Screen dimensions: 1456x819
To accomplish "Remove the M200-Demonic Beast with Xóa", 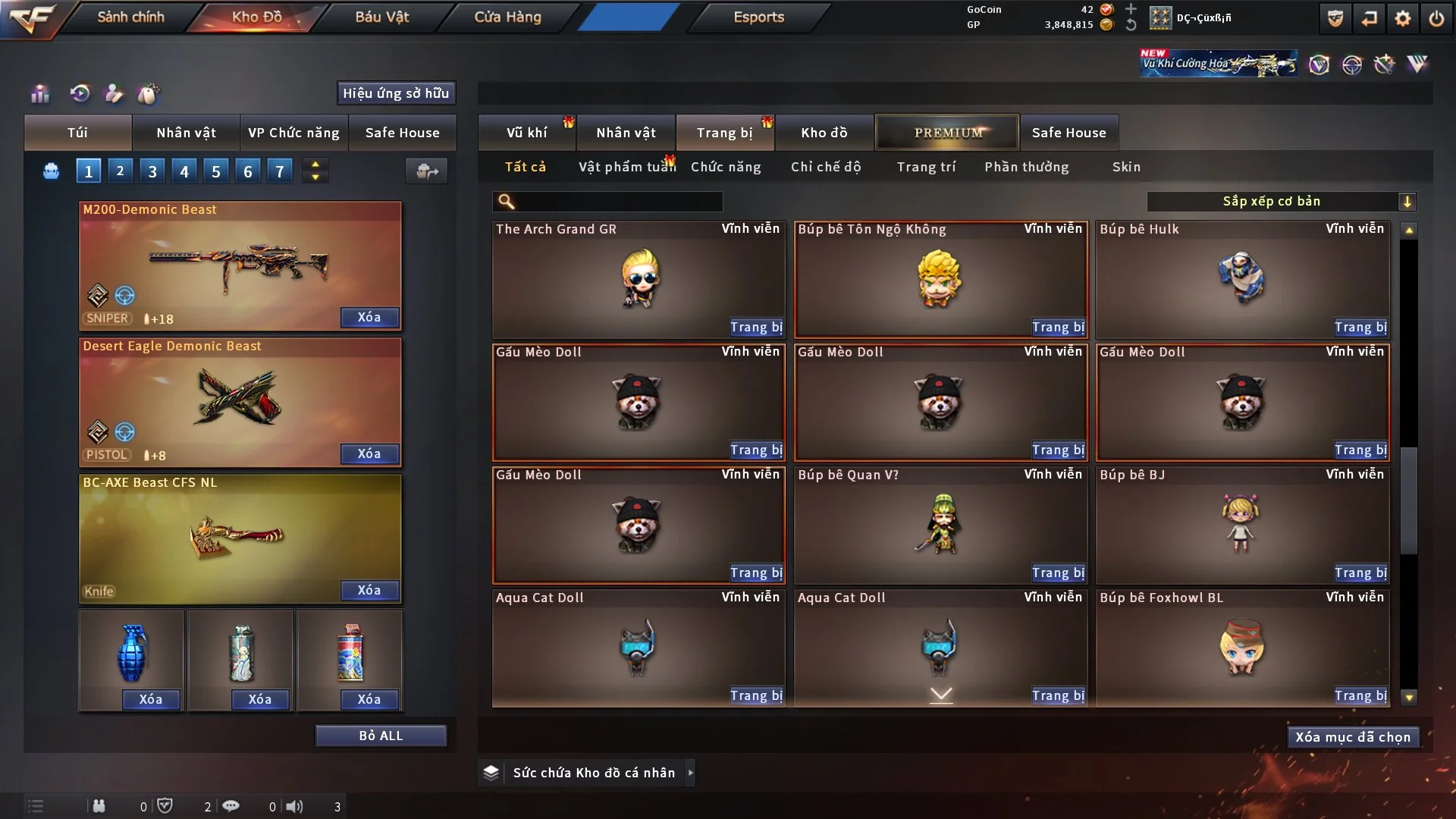I will [369, 317].
